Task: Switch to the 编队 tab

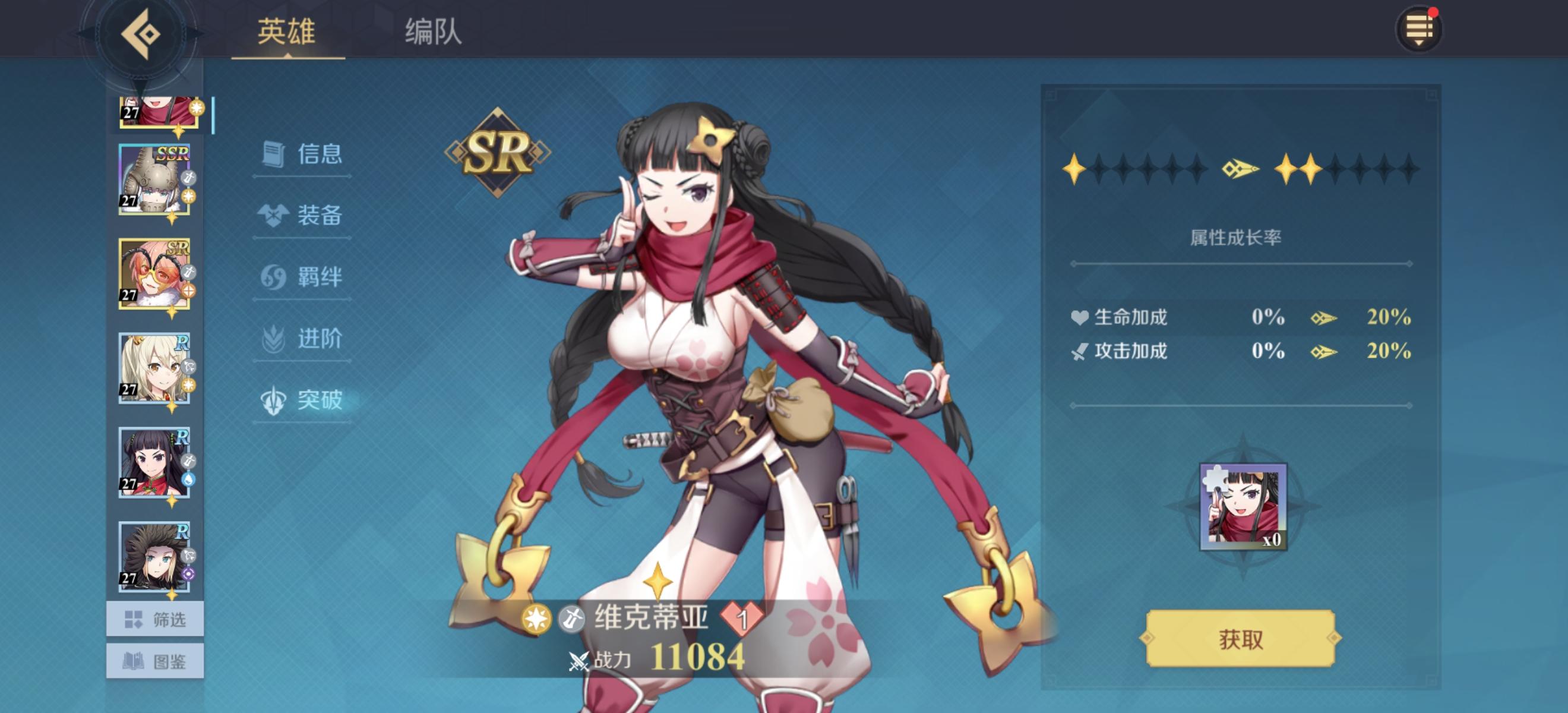Action: click(434, 34)
